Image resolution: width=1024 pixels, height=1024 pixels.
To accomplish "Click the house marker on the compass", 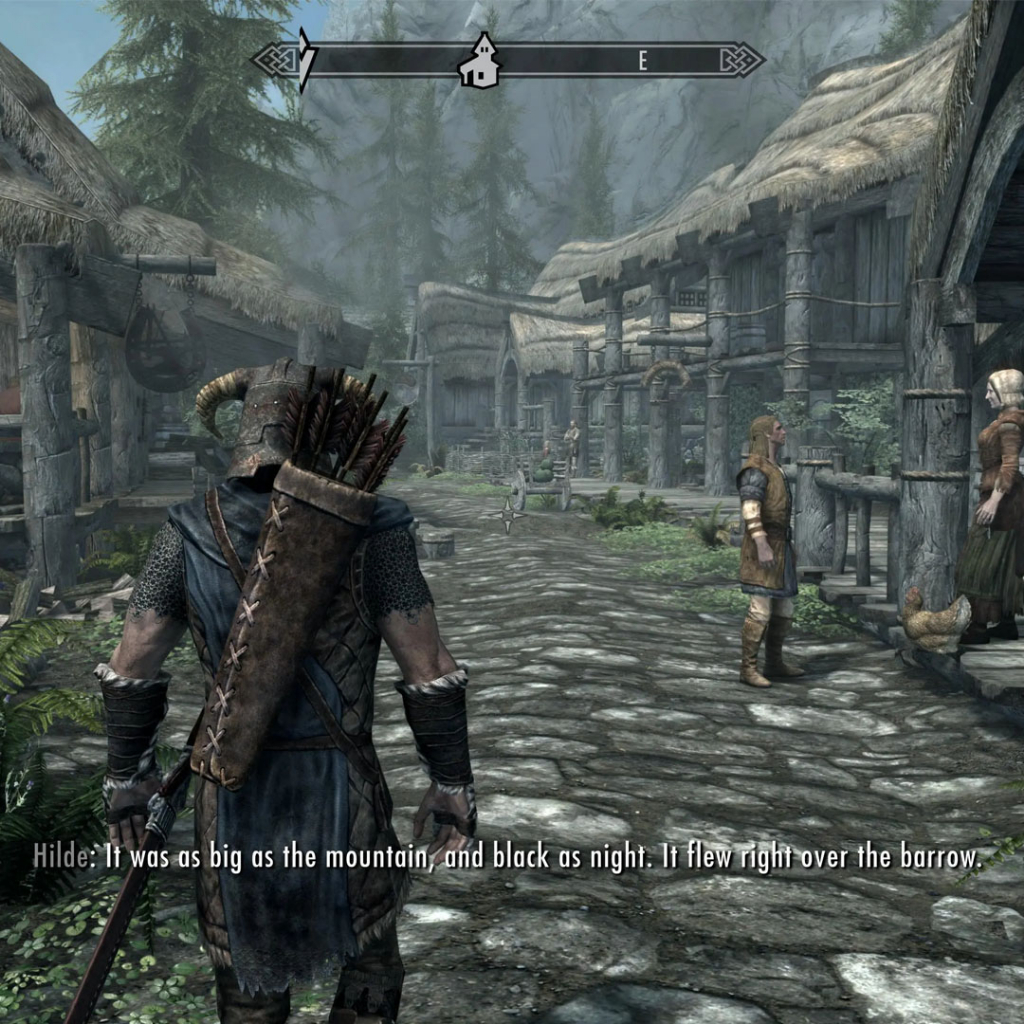I will 479,62.
